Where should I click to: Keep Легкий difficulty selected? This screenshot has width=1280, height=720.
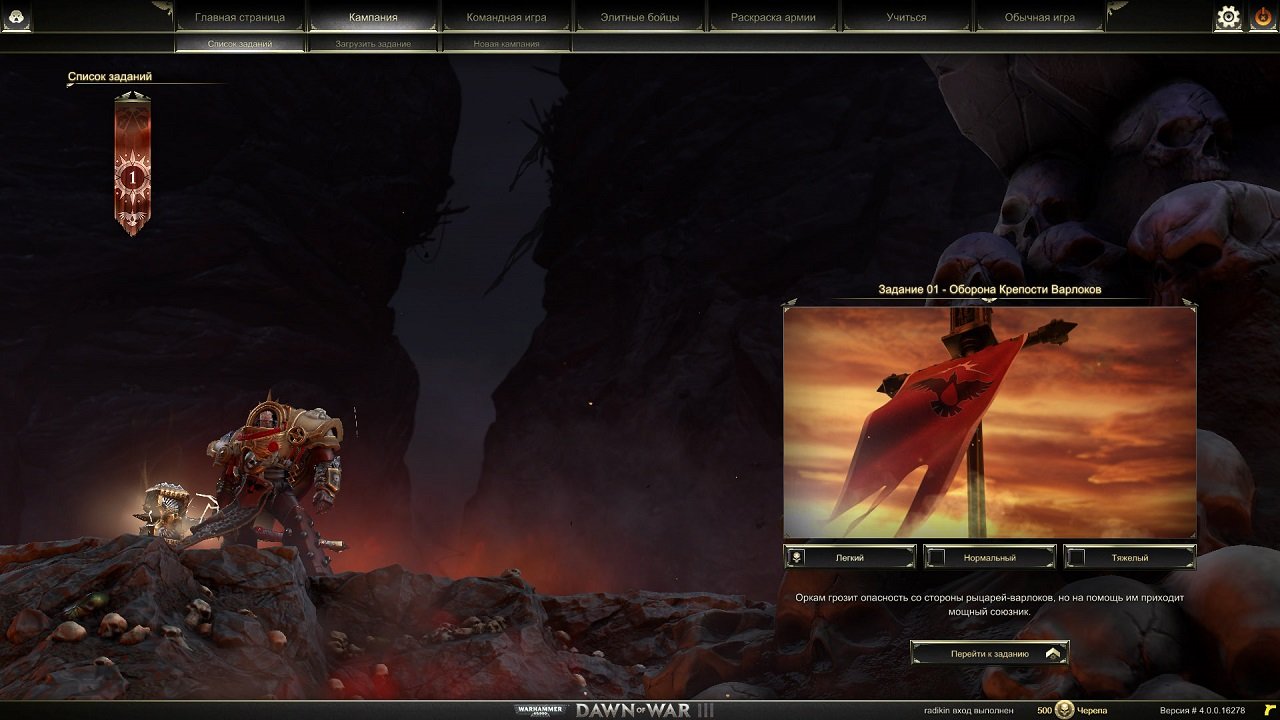850,557
